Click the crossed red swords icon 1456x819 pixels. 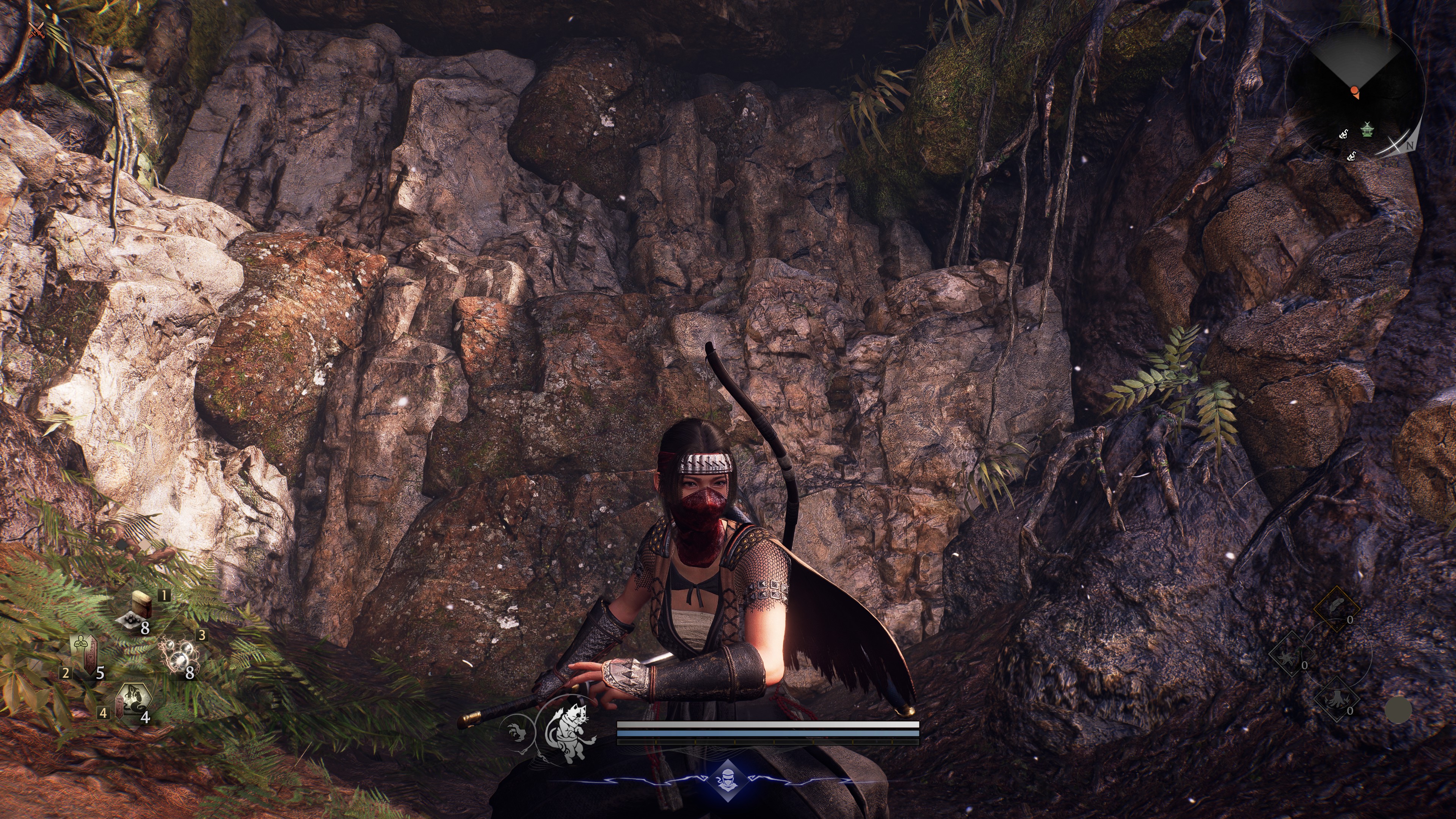point(37,30)
